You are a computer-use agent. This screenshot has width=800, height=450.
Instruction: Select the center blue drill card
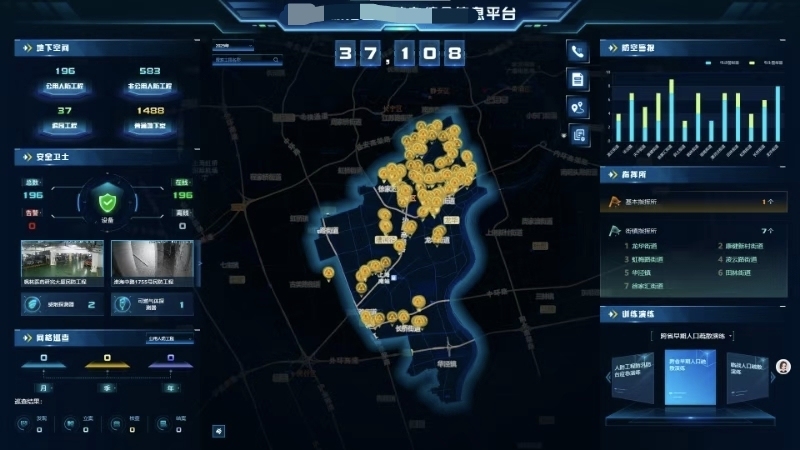click(691, 376)
